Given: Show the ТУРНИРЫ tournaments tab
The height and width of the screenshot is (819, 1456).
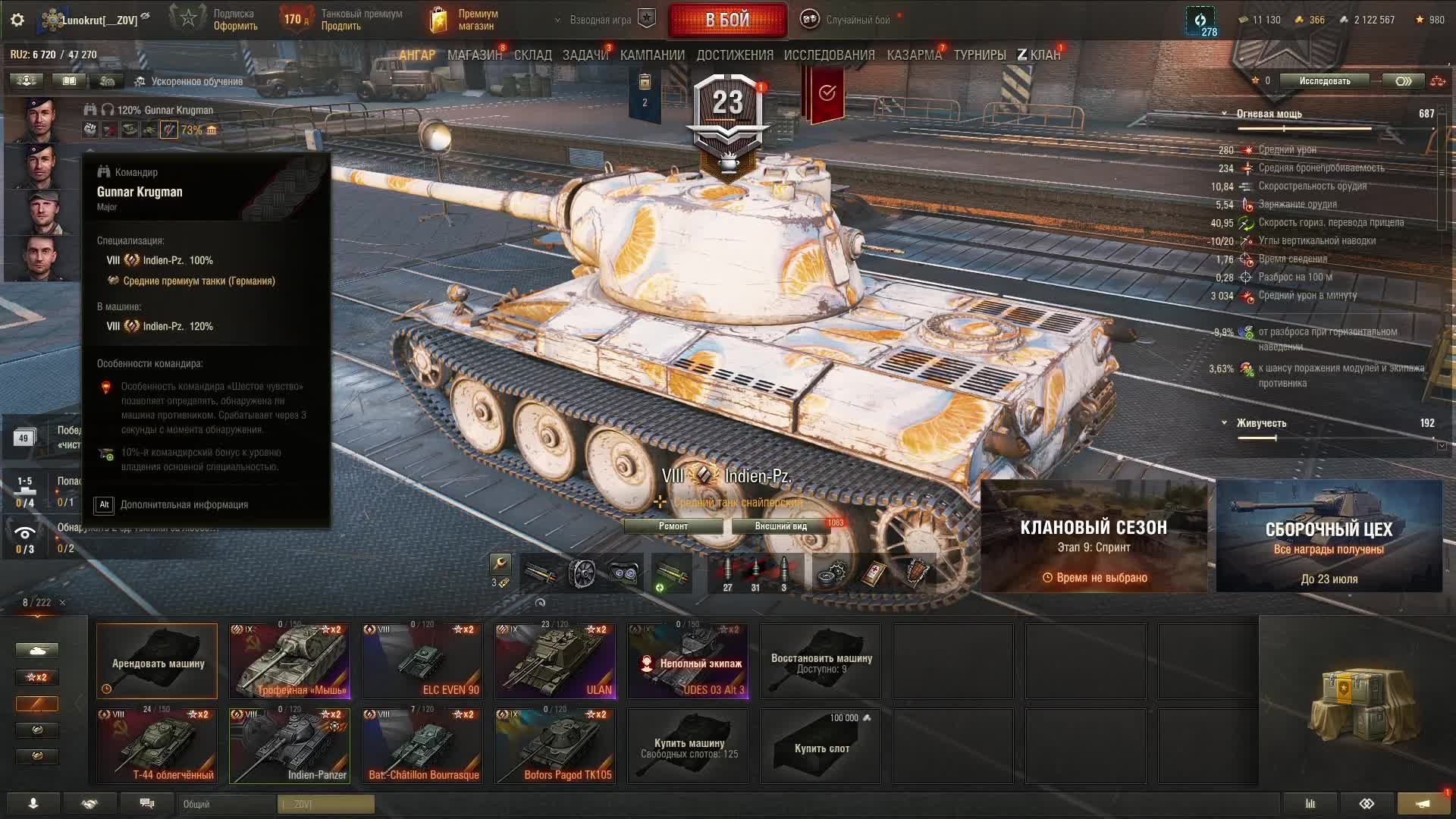Looking at the screenshot, I should coord(980,55).
